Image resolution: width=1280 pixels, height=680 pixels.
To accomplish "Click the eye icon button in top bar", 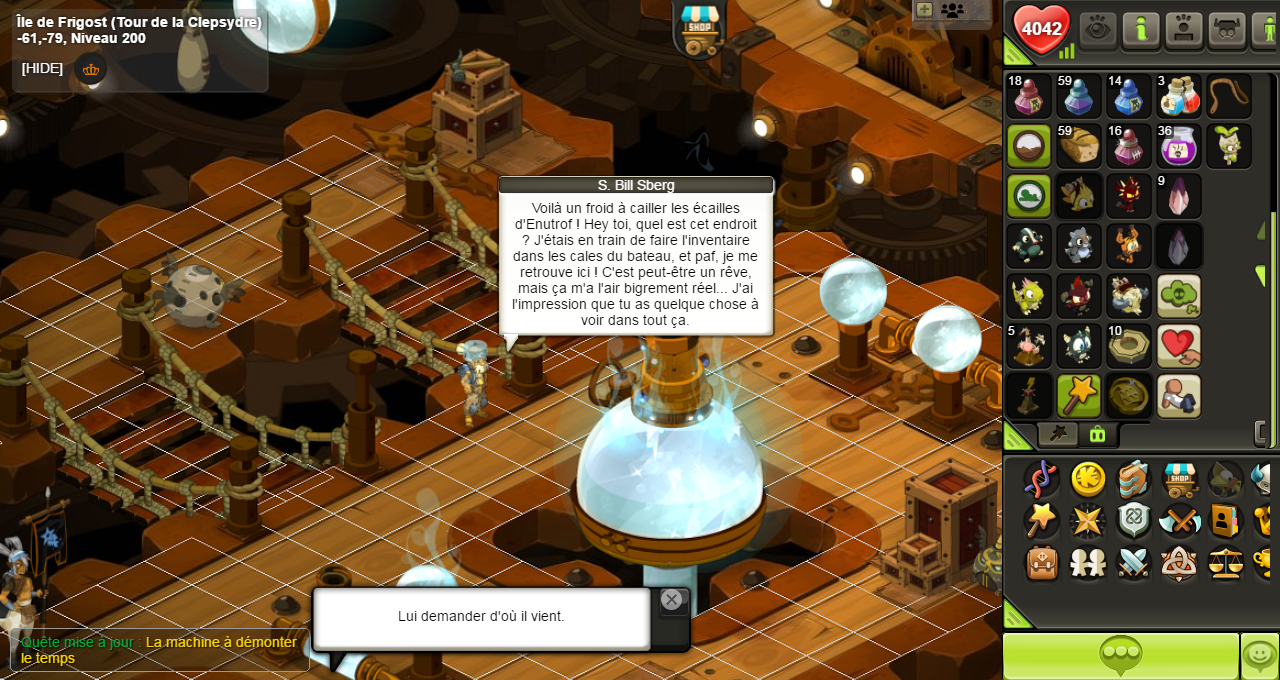I will pos(1097,29).
